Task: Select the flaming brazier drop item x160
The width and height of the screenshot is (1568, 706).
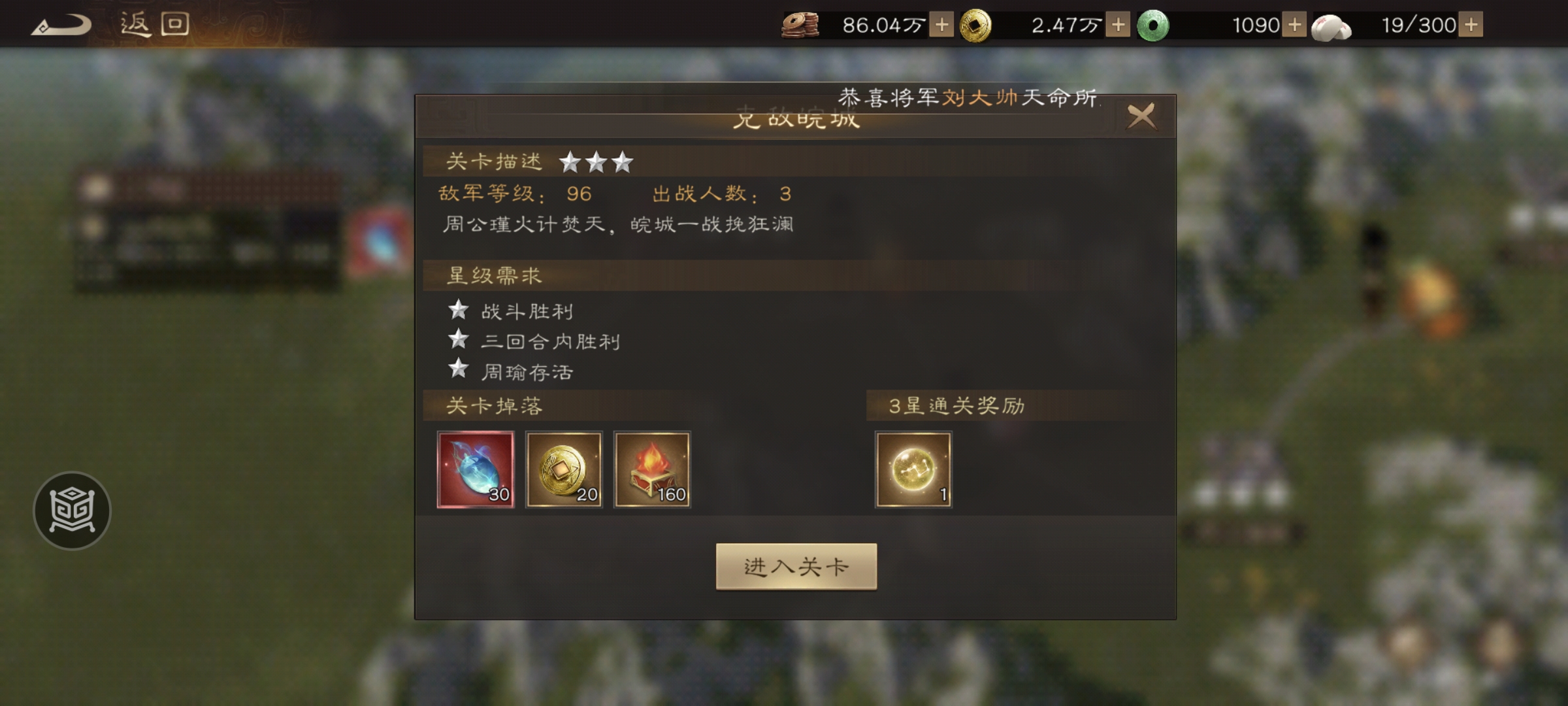Action: click(x=653, y=469)
